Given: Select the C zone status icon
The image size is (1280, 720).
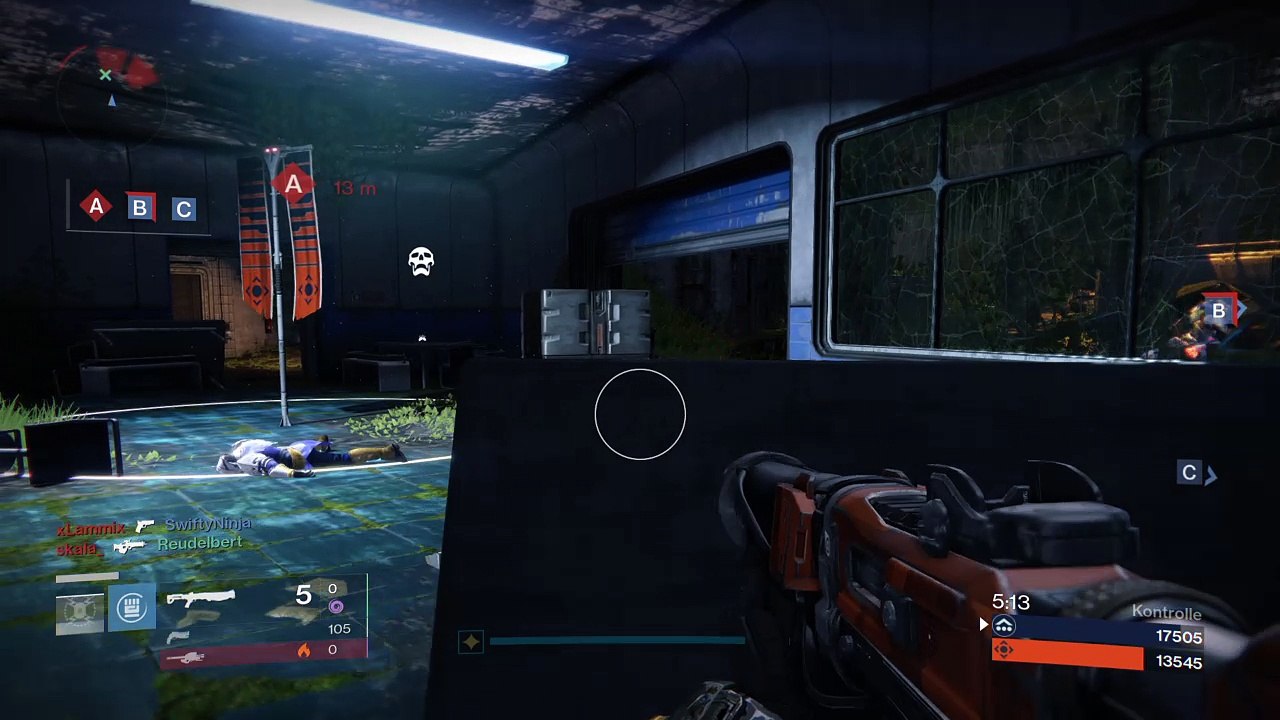Looking at the screenshot, I should point(183,209).
